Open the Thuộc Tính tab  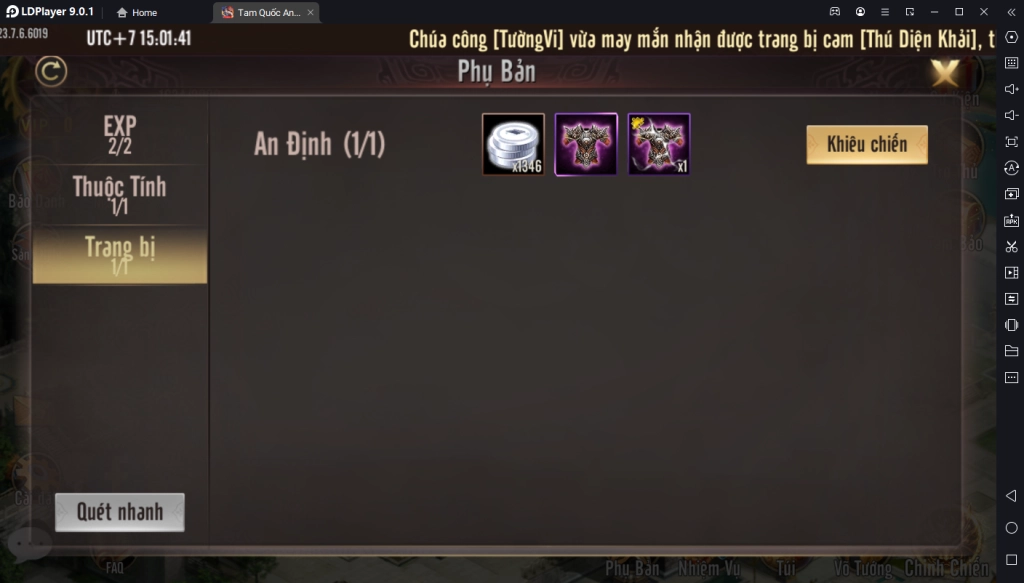tap(119, 194)
